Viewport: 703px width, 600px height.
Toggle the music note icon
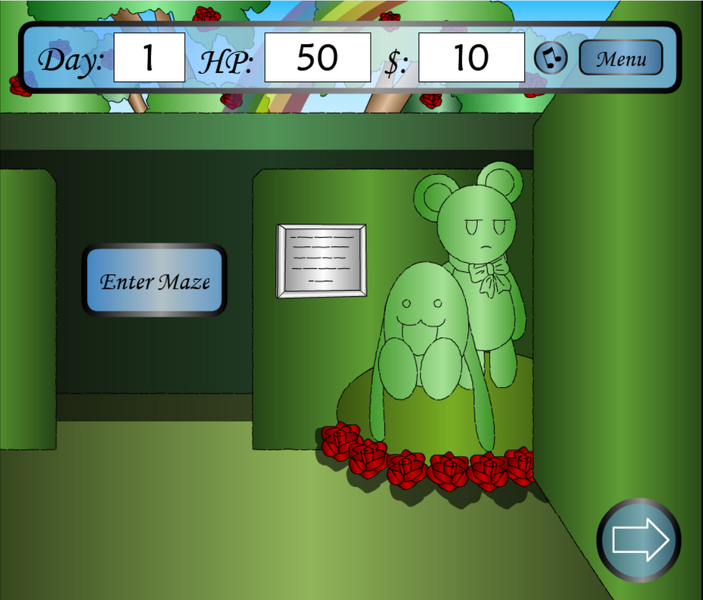pyautogui.click(x=551, y=58)
